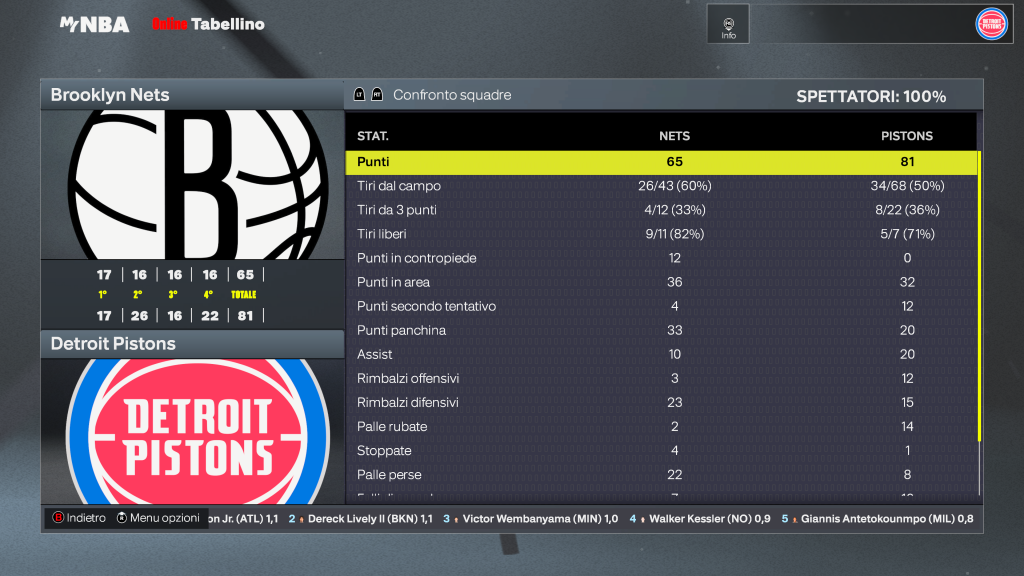The image size is (1024, 576).
Task: Select the Rimbalzi difensivi row
Action: (x=661, y=402)
